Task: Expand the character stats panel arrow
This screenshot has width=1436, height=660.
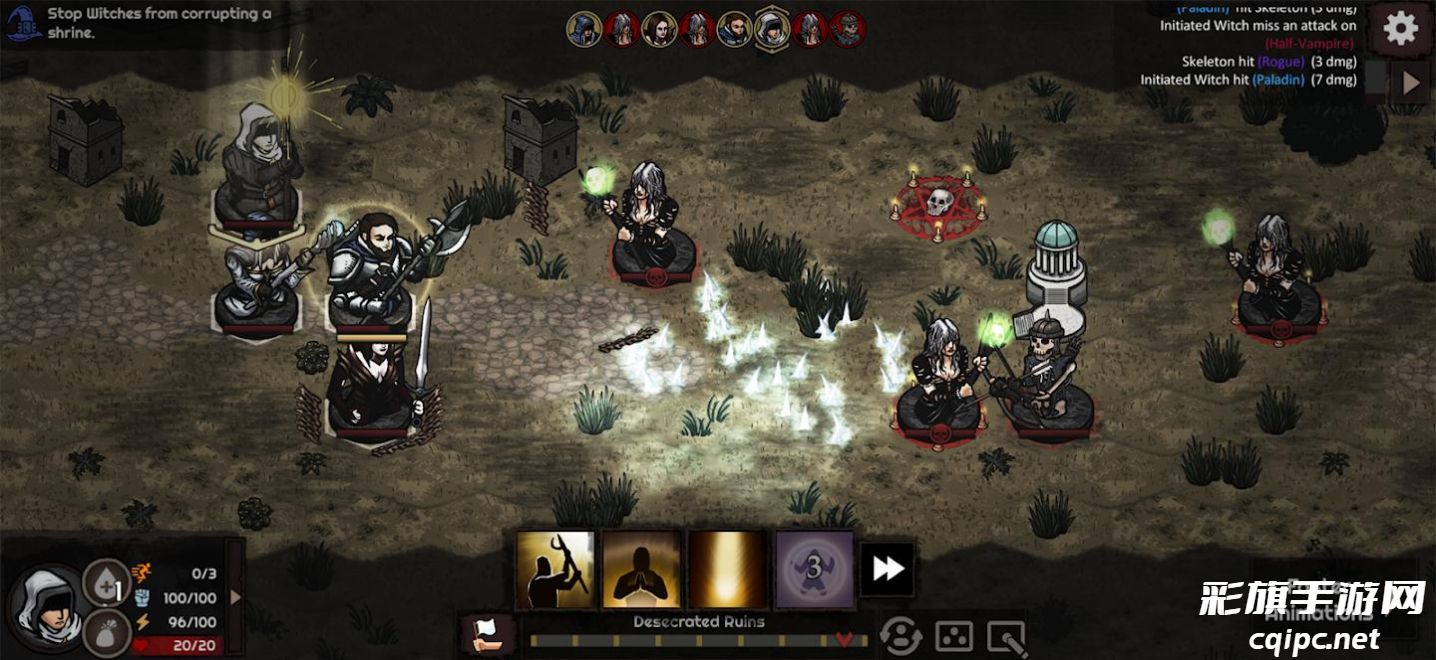Action: [x=236, y=597]
